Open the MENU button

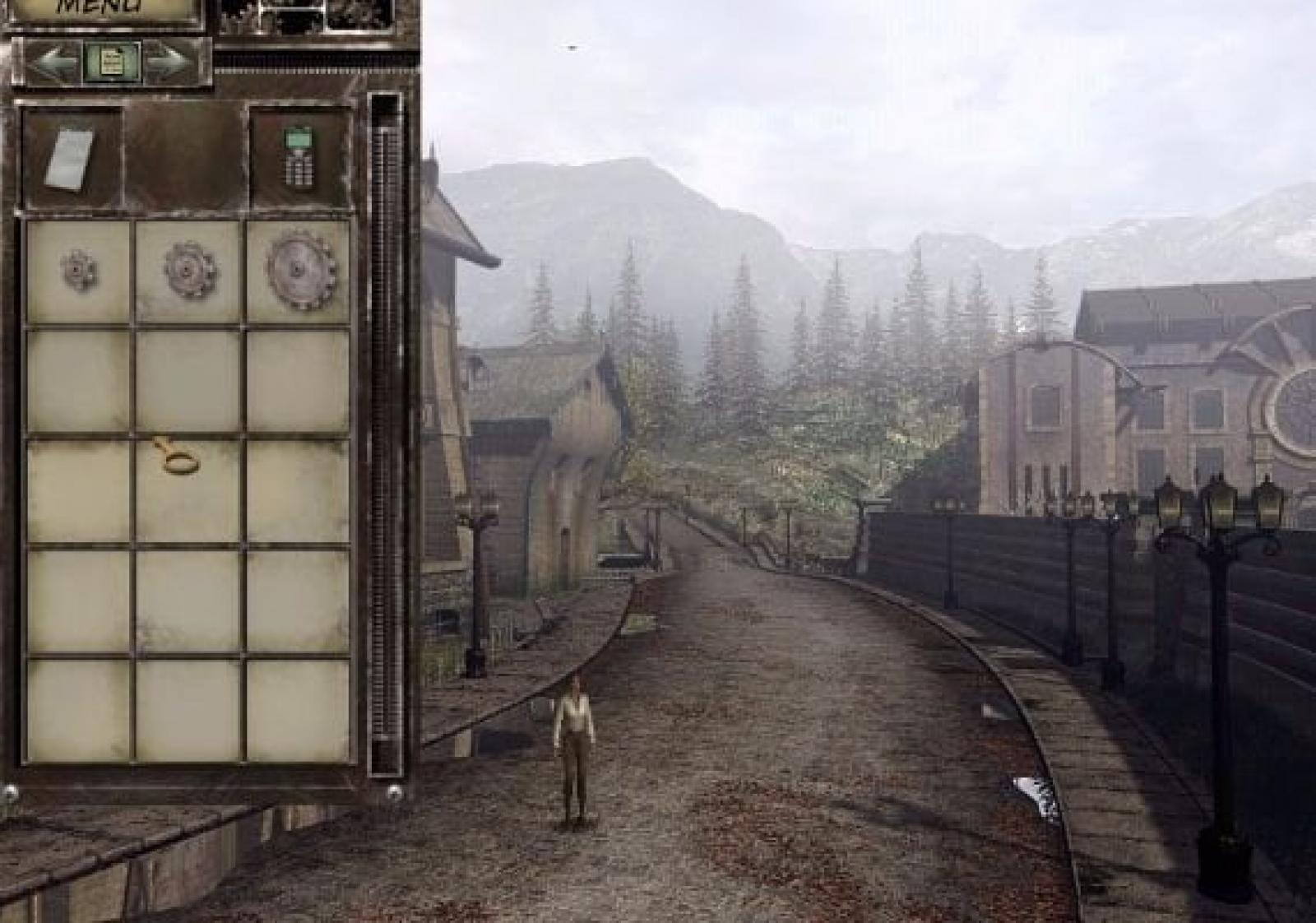pyautogui.click(x=102, y=10)
